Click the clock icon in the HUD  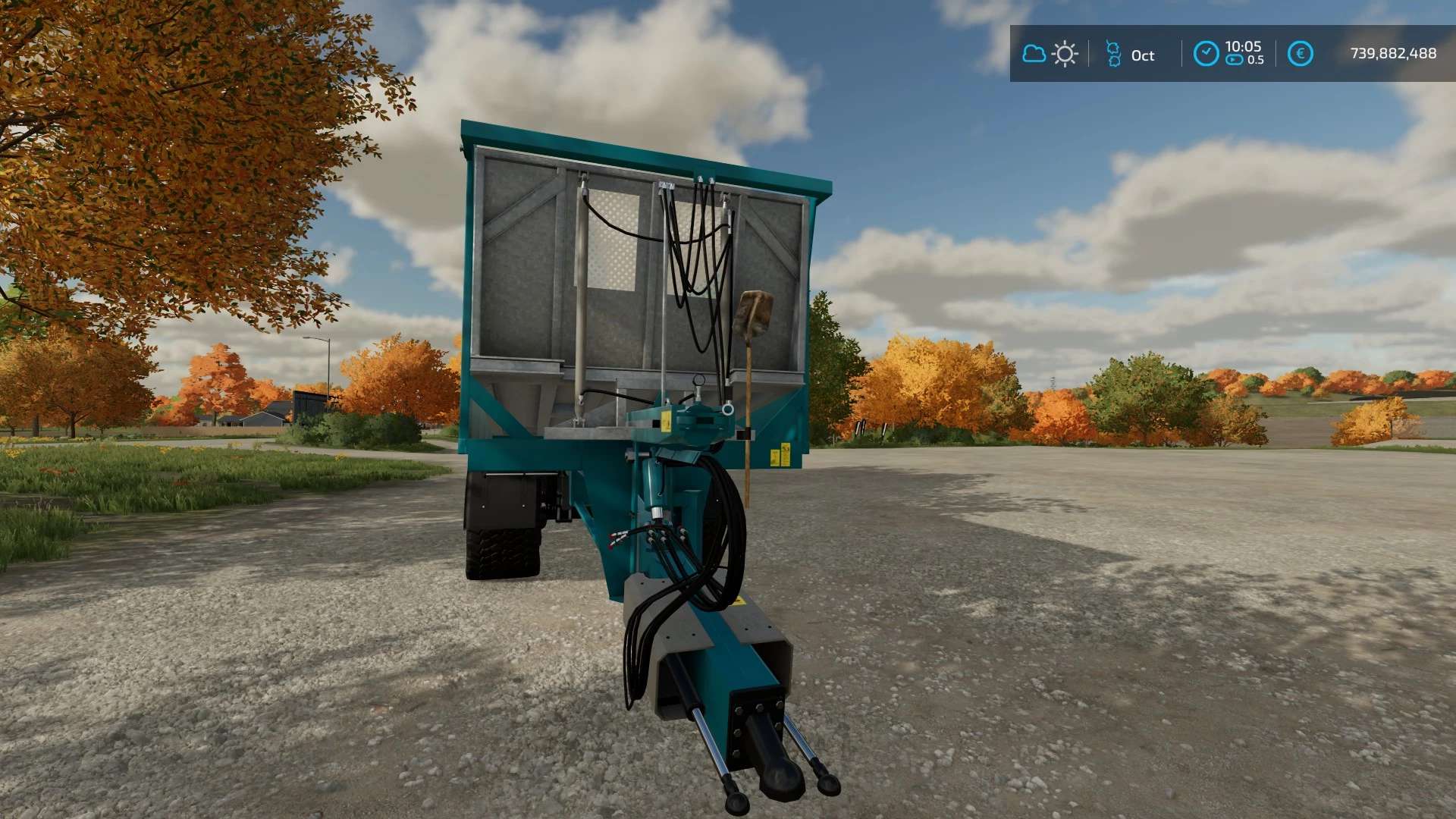(1206, 54)
